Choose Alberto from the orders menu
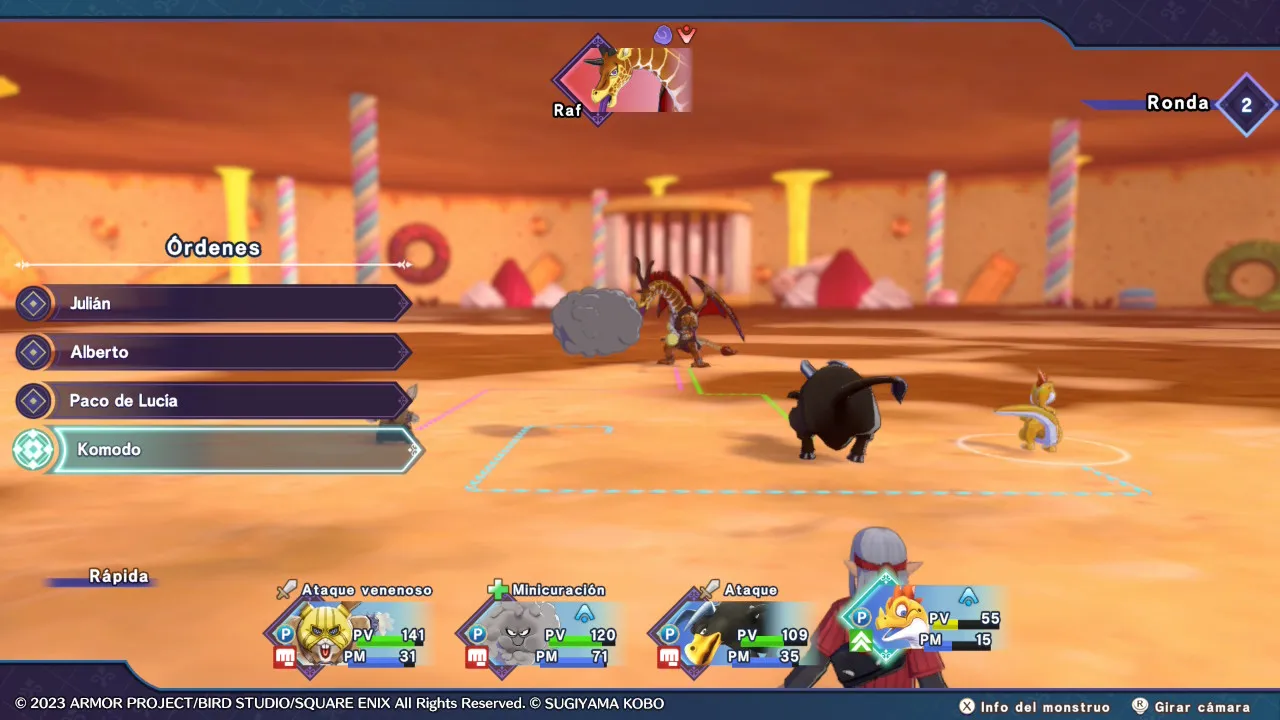 215,352
